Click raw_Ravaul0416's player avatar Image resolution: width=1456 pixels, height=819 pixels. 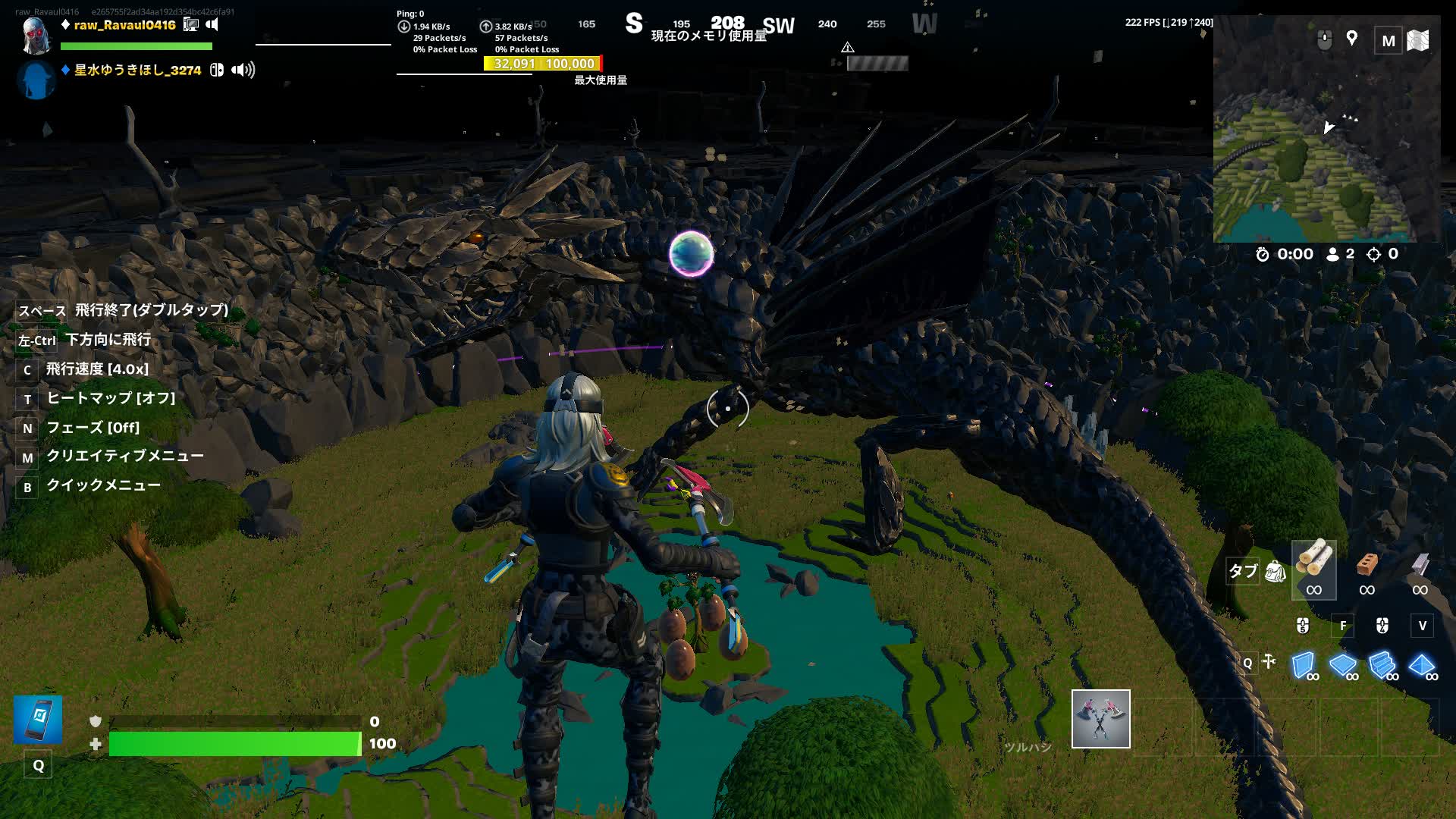[36, 34]
